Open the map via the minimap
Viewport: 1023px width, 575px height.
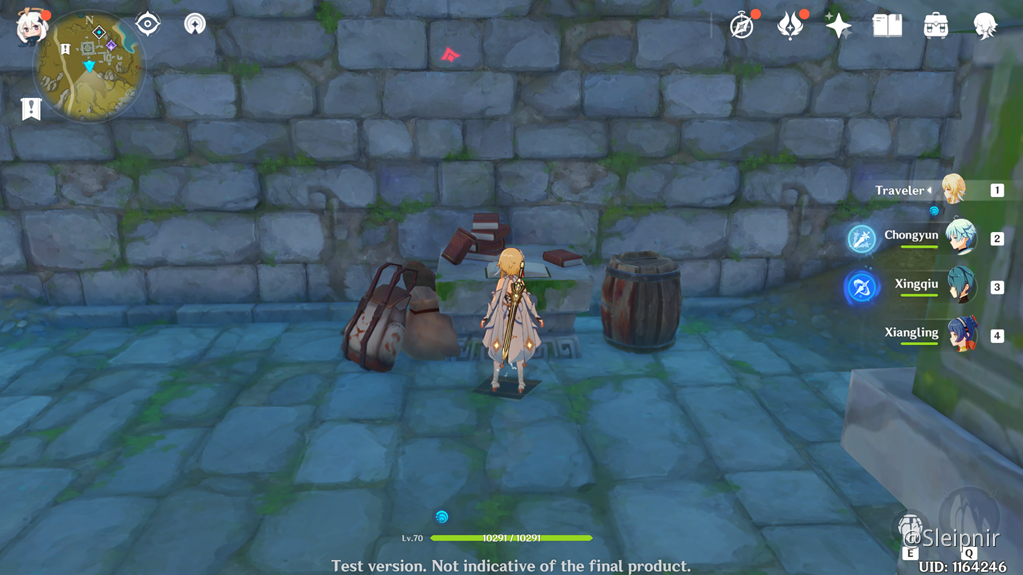coord(90,66)
